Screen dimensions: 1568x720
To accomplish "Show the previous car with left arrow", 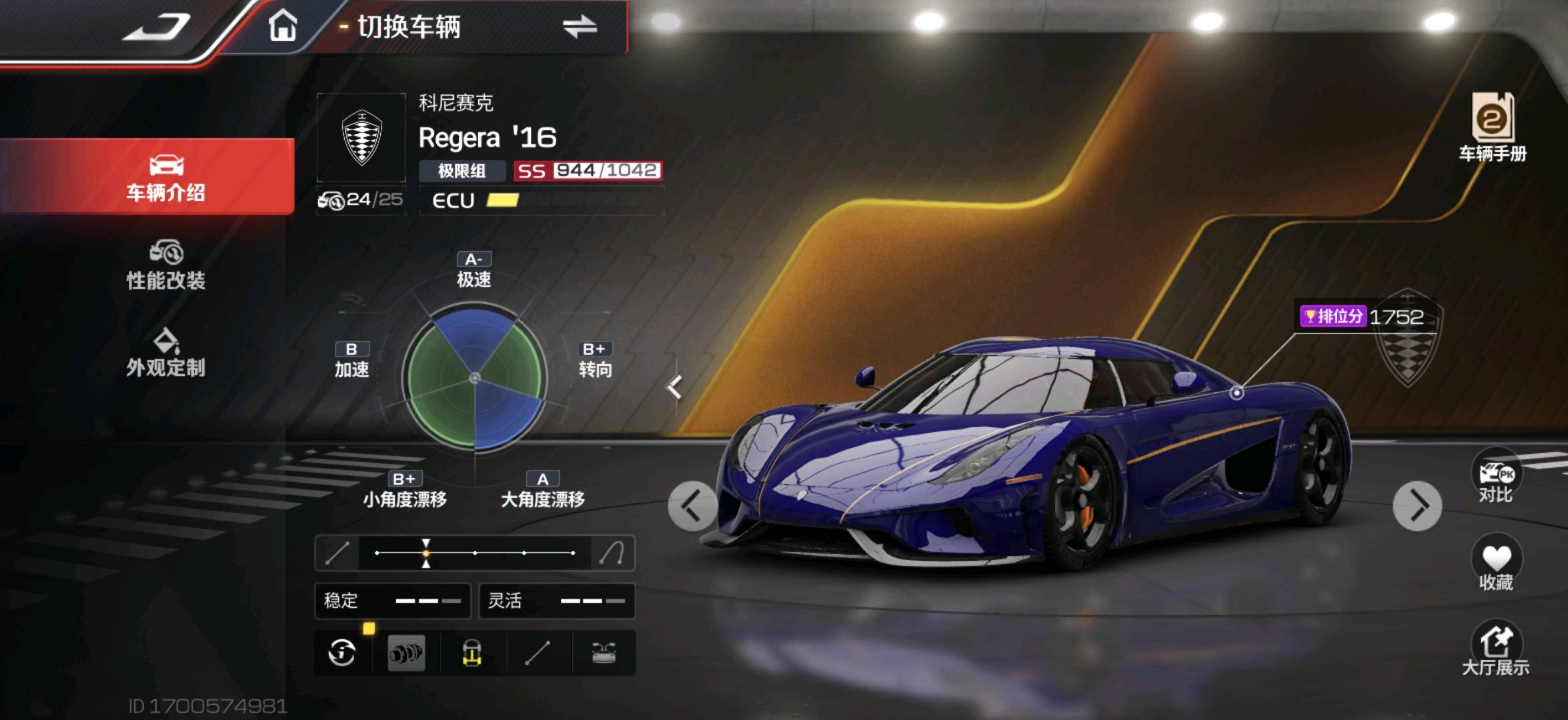I will tap(692, 506).
